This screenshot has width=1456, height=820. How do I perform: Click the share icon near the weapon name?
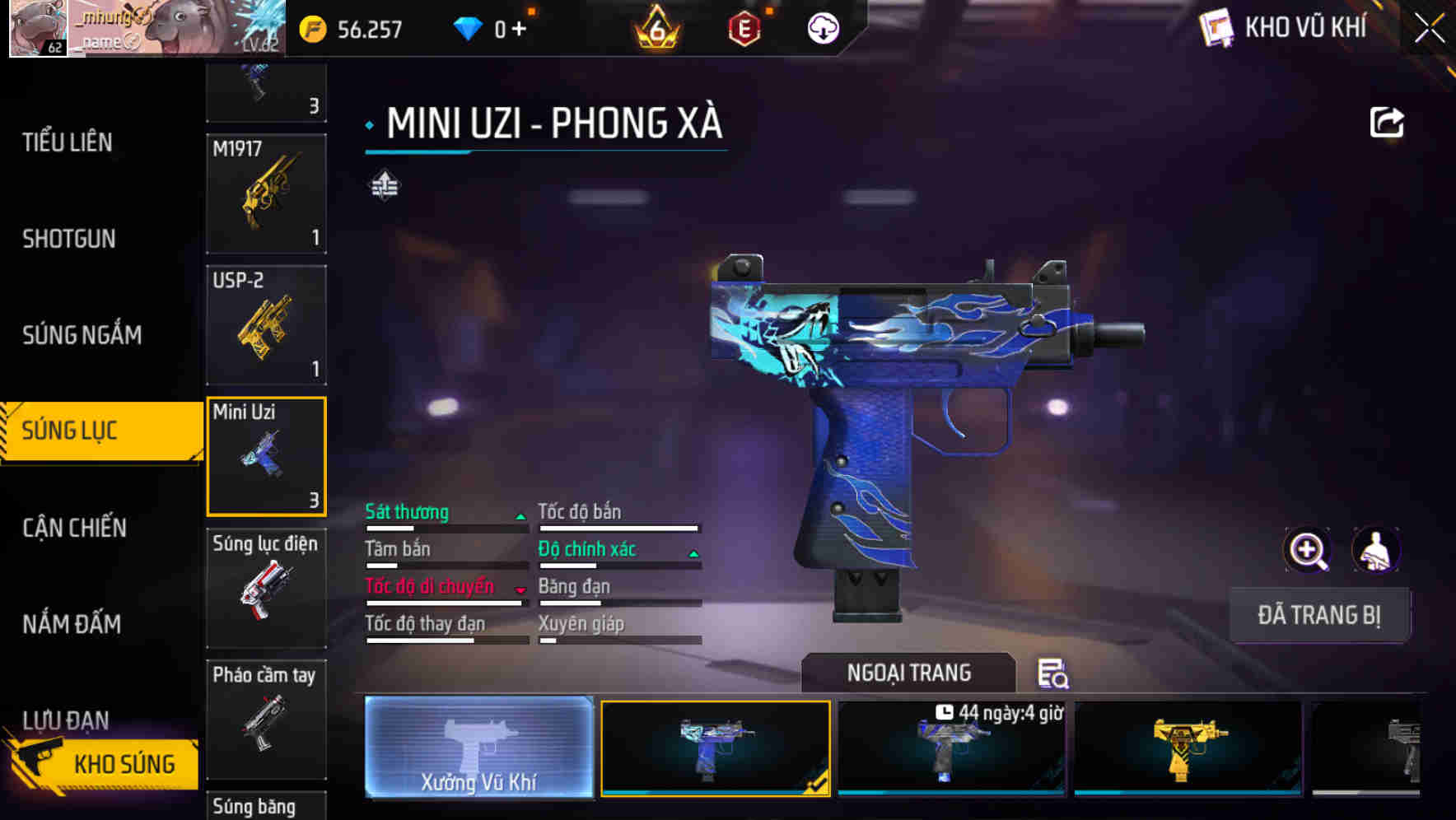click(1388, 122)
